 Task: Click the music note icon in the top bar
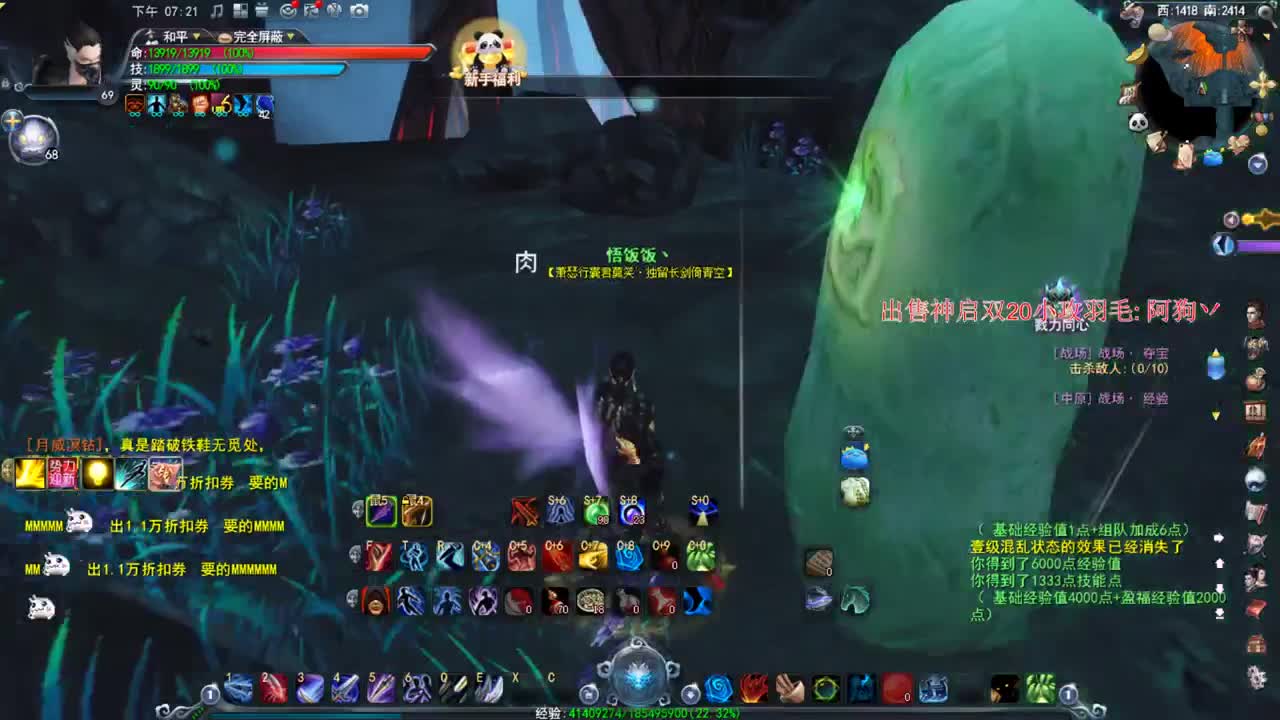(217, 10)
